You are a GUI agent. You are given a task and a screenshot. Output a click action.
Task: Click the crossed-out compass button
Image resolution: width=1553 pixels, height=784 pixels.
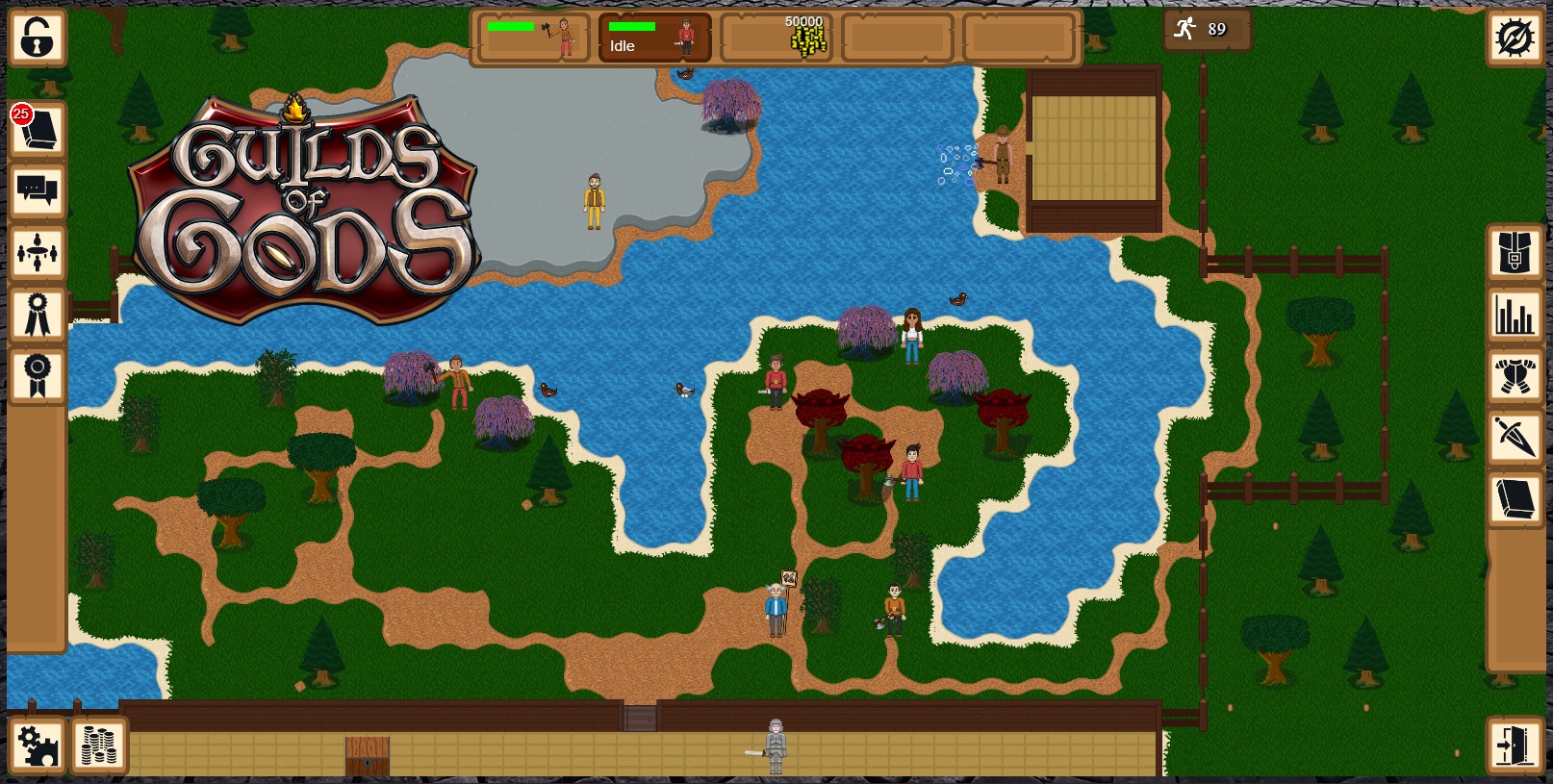(x=1515, y=38)
